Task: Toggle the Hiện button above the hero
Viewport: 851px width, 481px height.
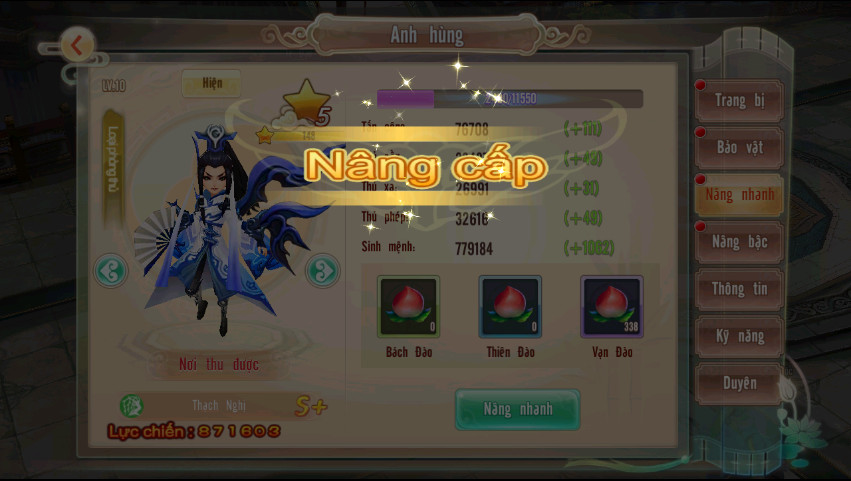Action: point(210,84)
